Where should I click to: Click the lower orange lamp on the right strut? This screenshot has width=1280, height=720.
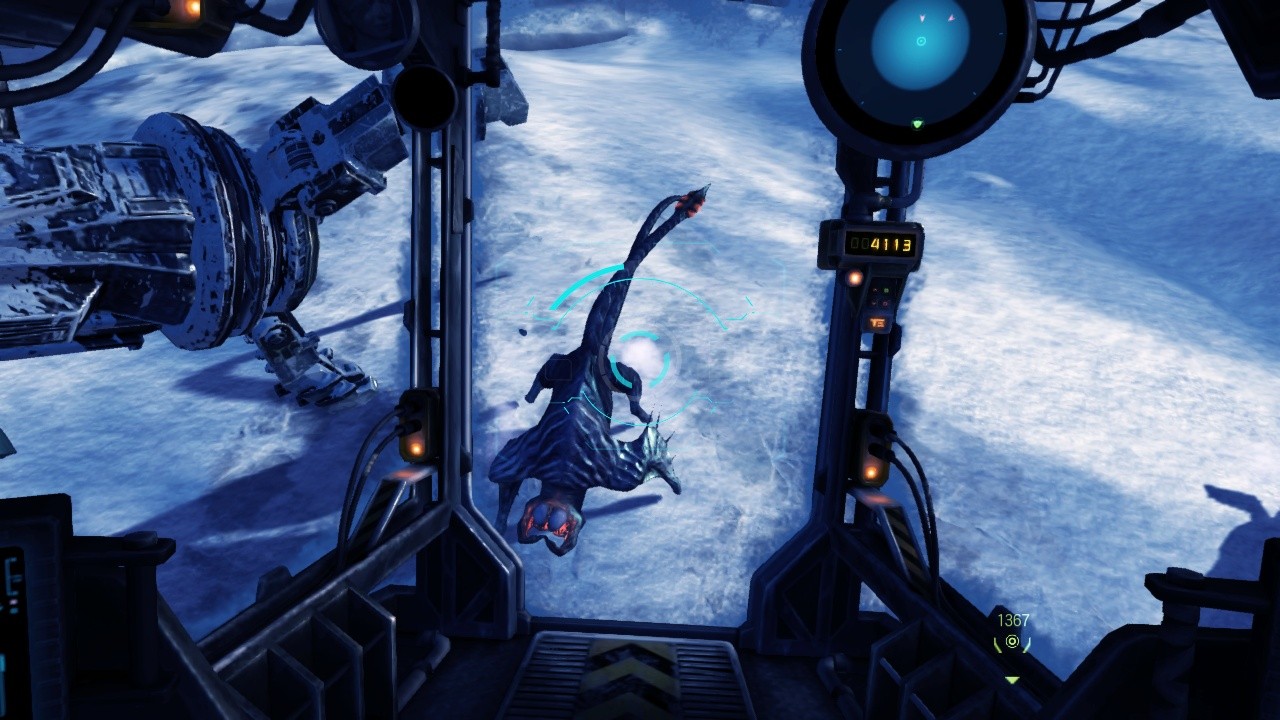click(x=872, y=472)
